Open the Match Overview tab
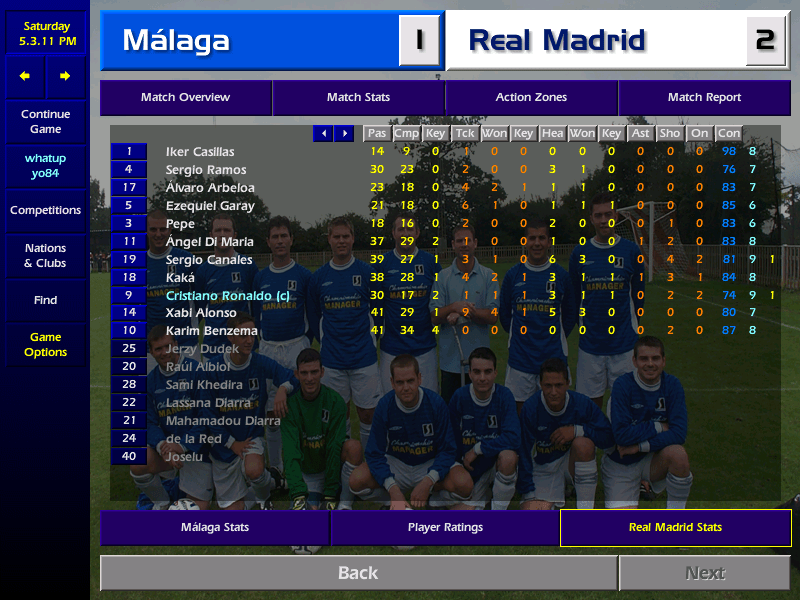800x600 pixels. (185, 98)
